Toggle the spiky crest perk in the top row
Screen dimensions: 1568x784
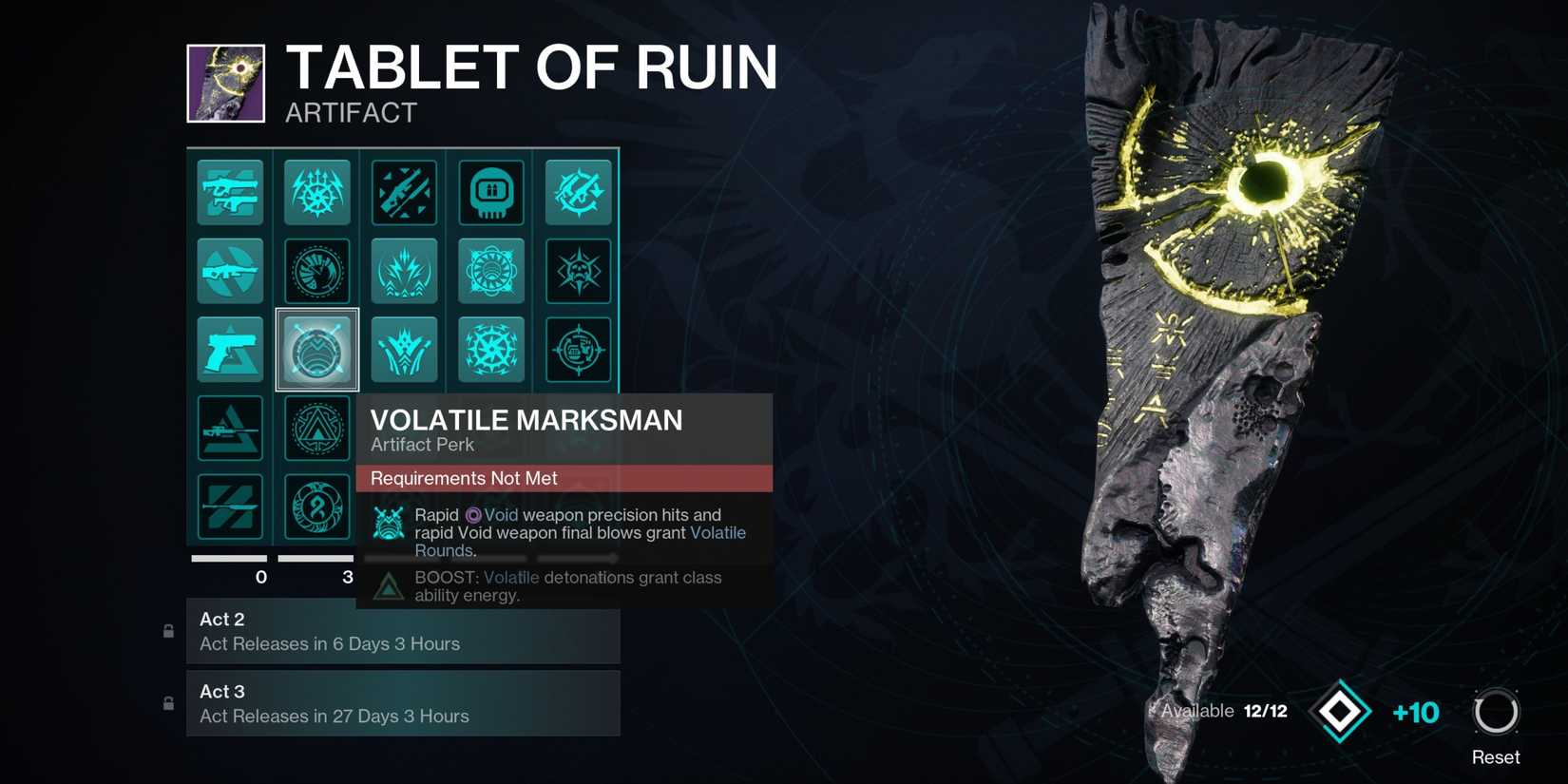[x=316, y=192]
